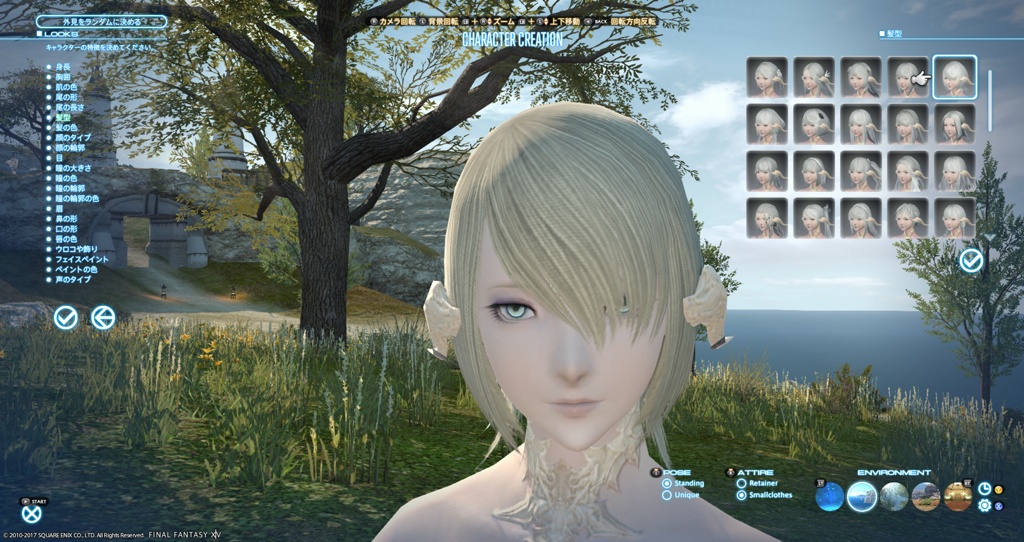Select the golden interior environment orb
Viewport: 1024px width, 542px height.
tap(958, 496)
